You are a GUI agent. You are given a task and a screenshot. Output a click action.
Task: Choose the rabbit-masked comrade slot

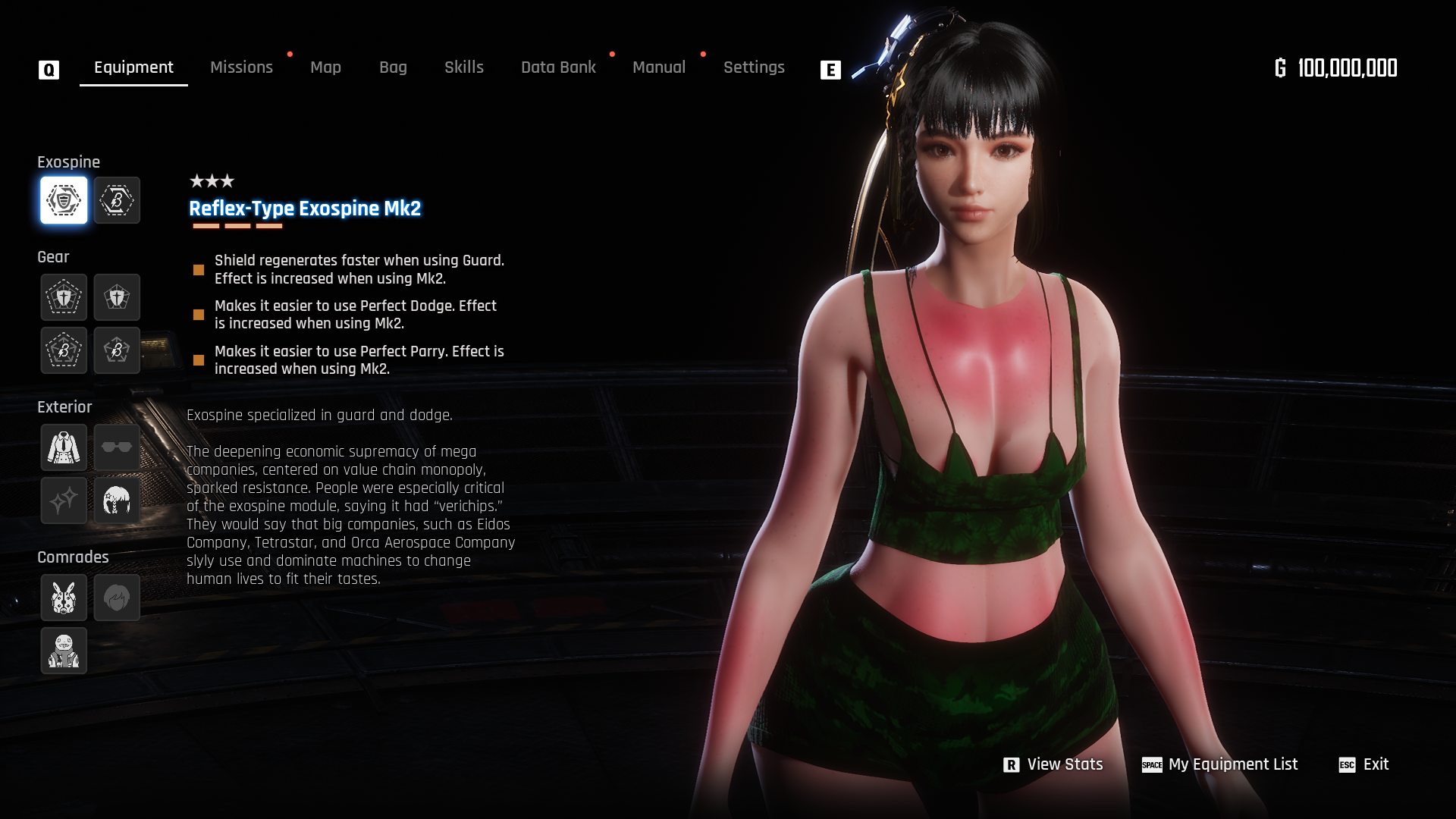pyautogui.click(x=64, y=598)
